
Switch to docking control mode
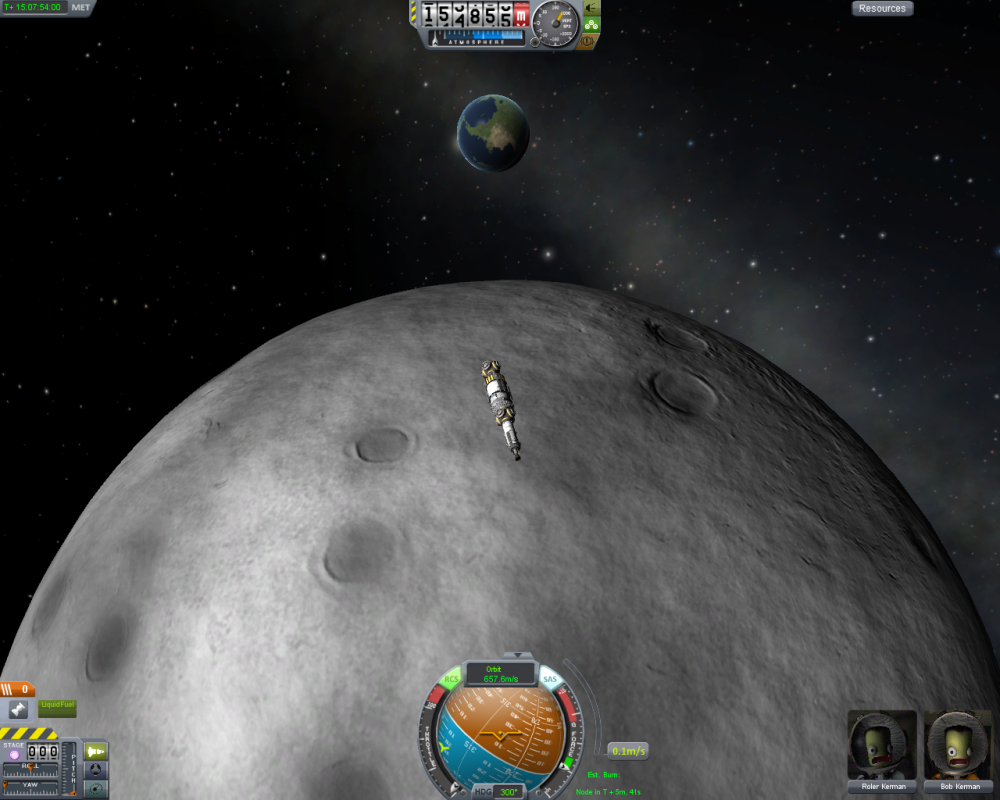[96, 770]
